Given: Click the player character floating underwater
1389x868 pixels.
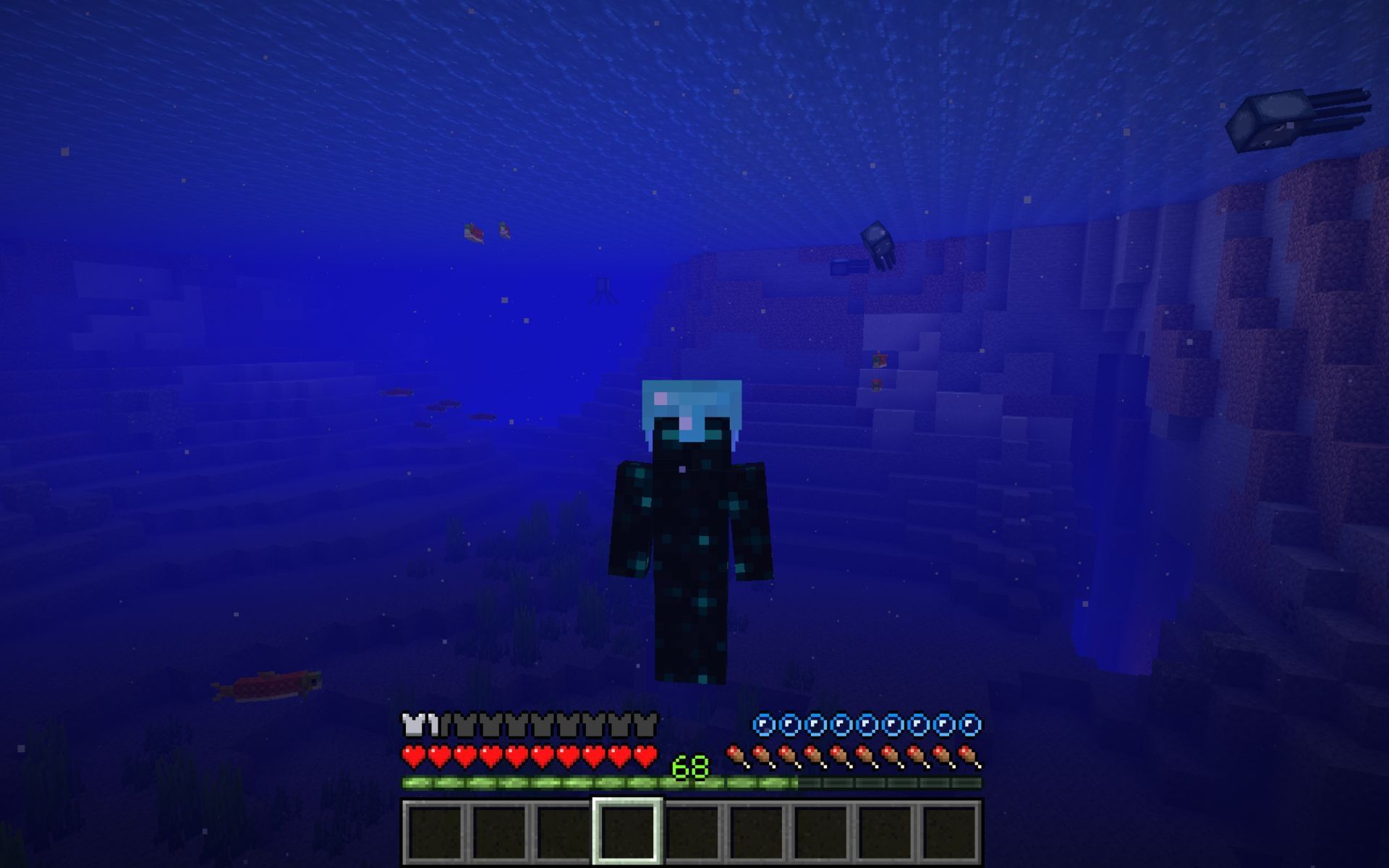Looking at the screenshot, I should [691, 528].
